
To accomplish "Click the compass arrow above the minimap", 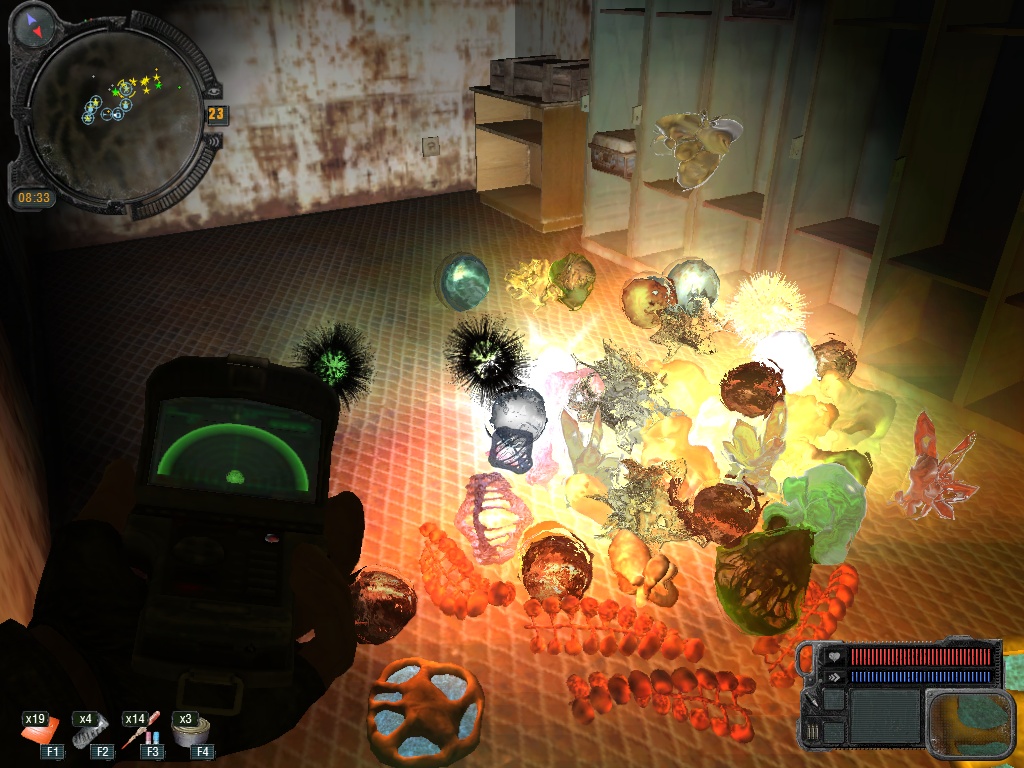I will coord(34,26).
